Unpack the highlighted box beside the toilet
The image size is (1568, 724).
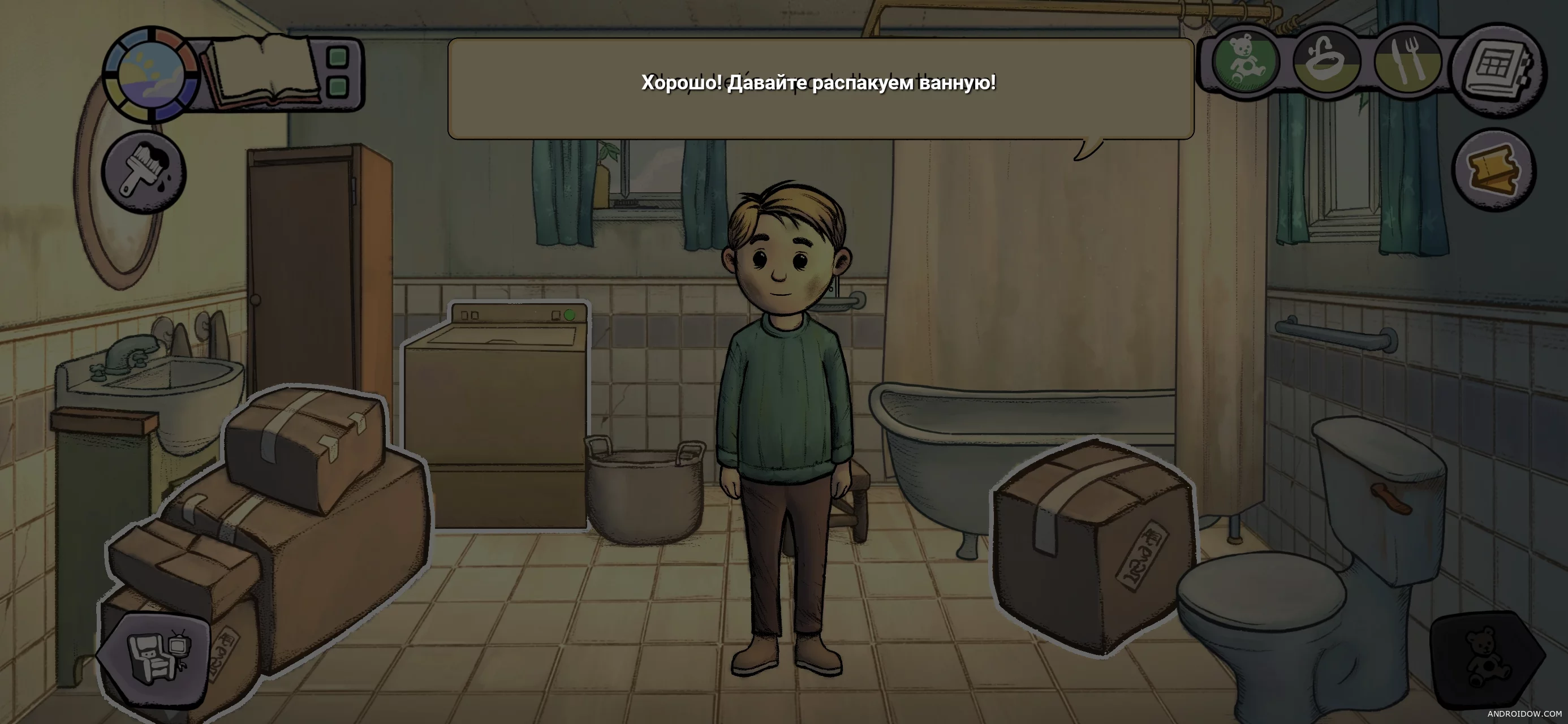(1093, 546)
